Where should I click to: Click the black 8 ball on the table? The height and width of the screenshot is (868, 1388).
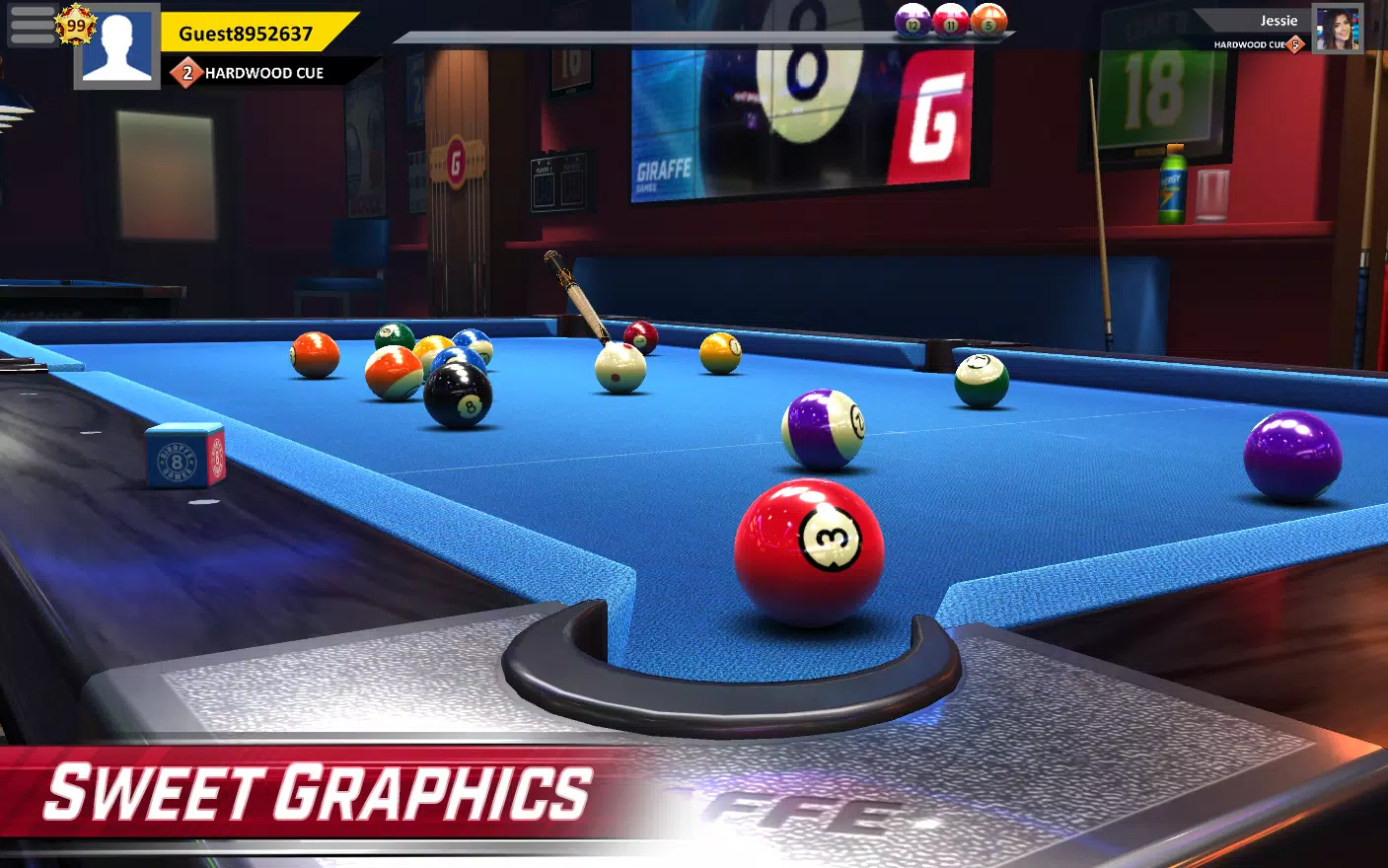pos(457,395)
